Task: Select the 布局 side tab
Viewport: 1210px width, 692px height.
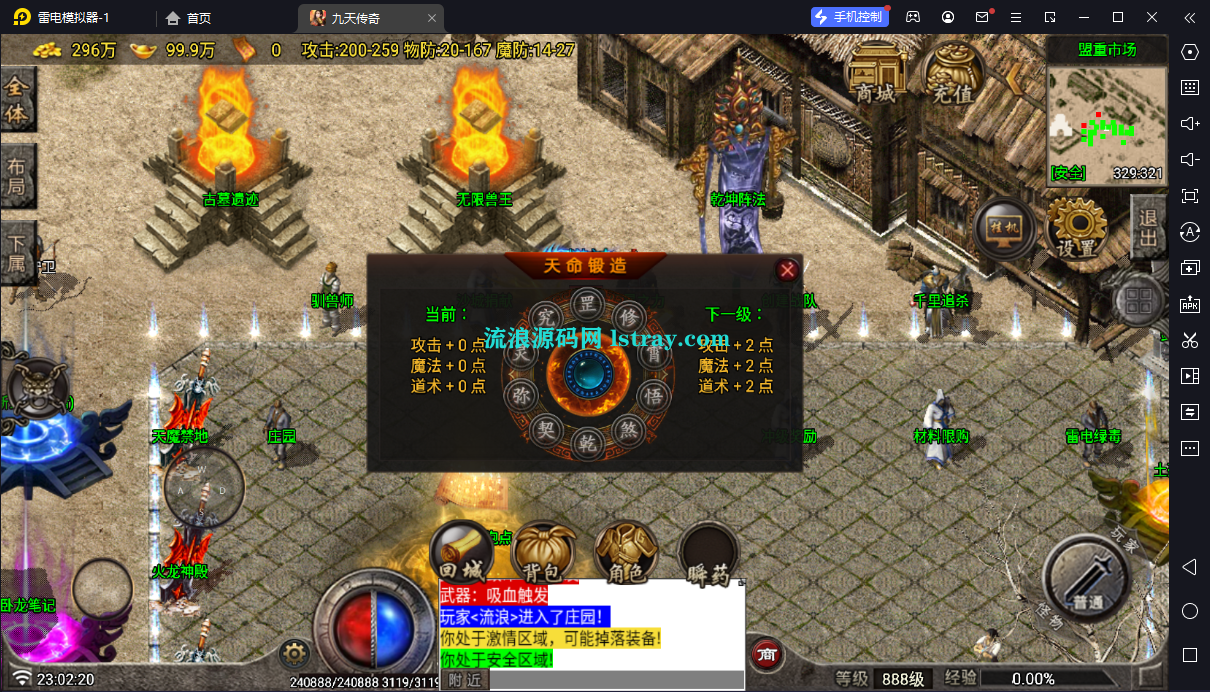Action: pos(17,177)
